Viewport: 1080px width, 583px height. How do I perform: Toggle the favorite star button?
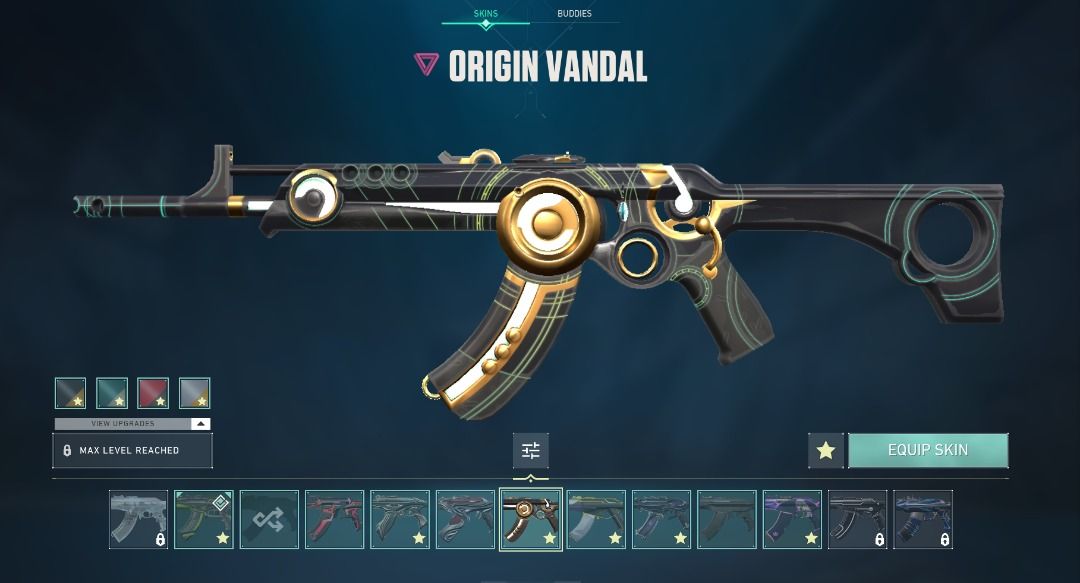click(825, 450)
